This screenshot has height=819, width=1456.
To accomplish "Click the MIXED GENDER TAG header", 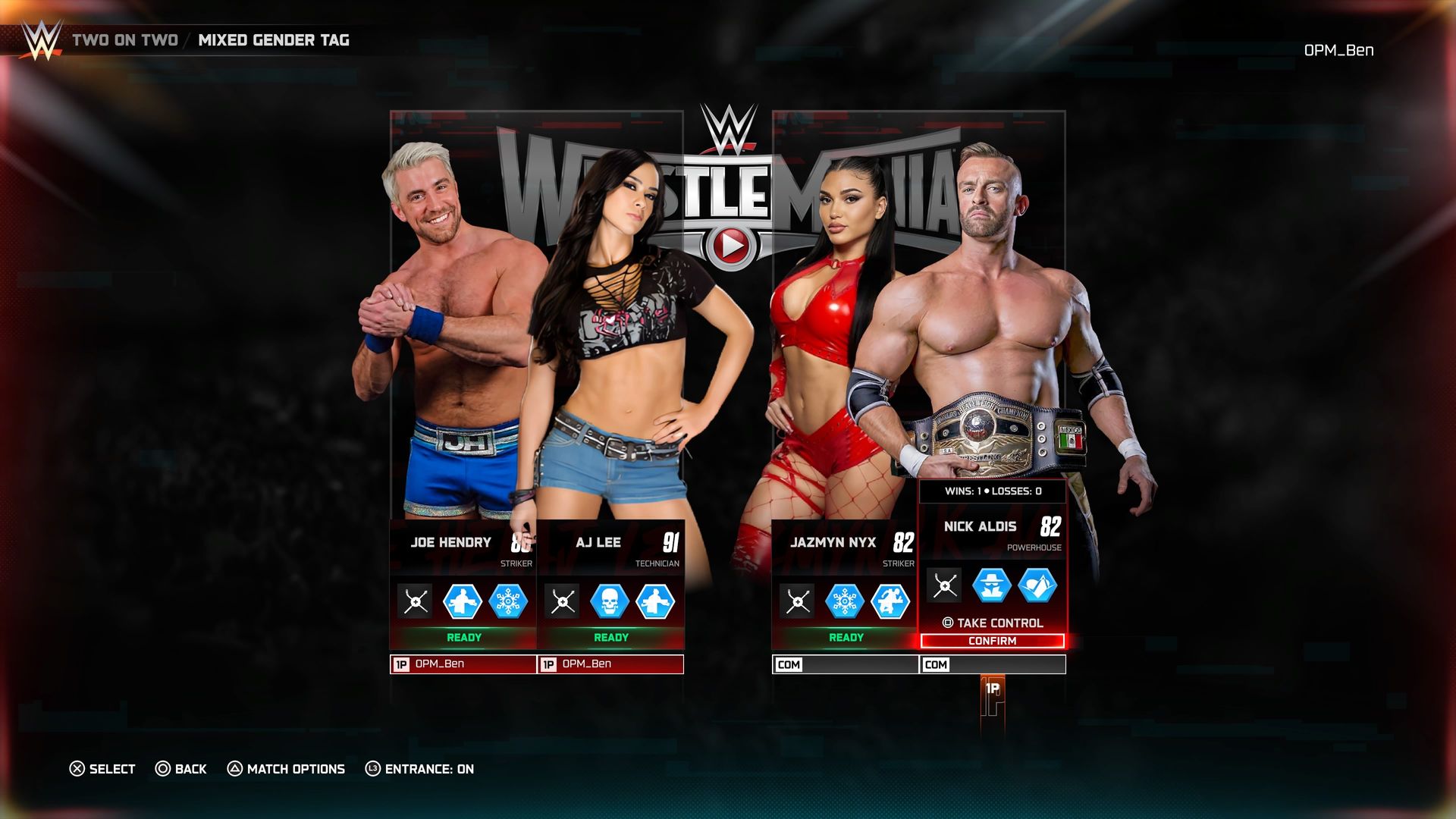I will tap(275, 42).
